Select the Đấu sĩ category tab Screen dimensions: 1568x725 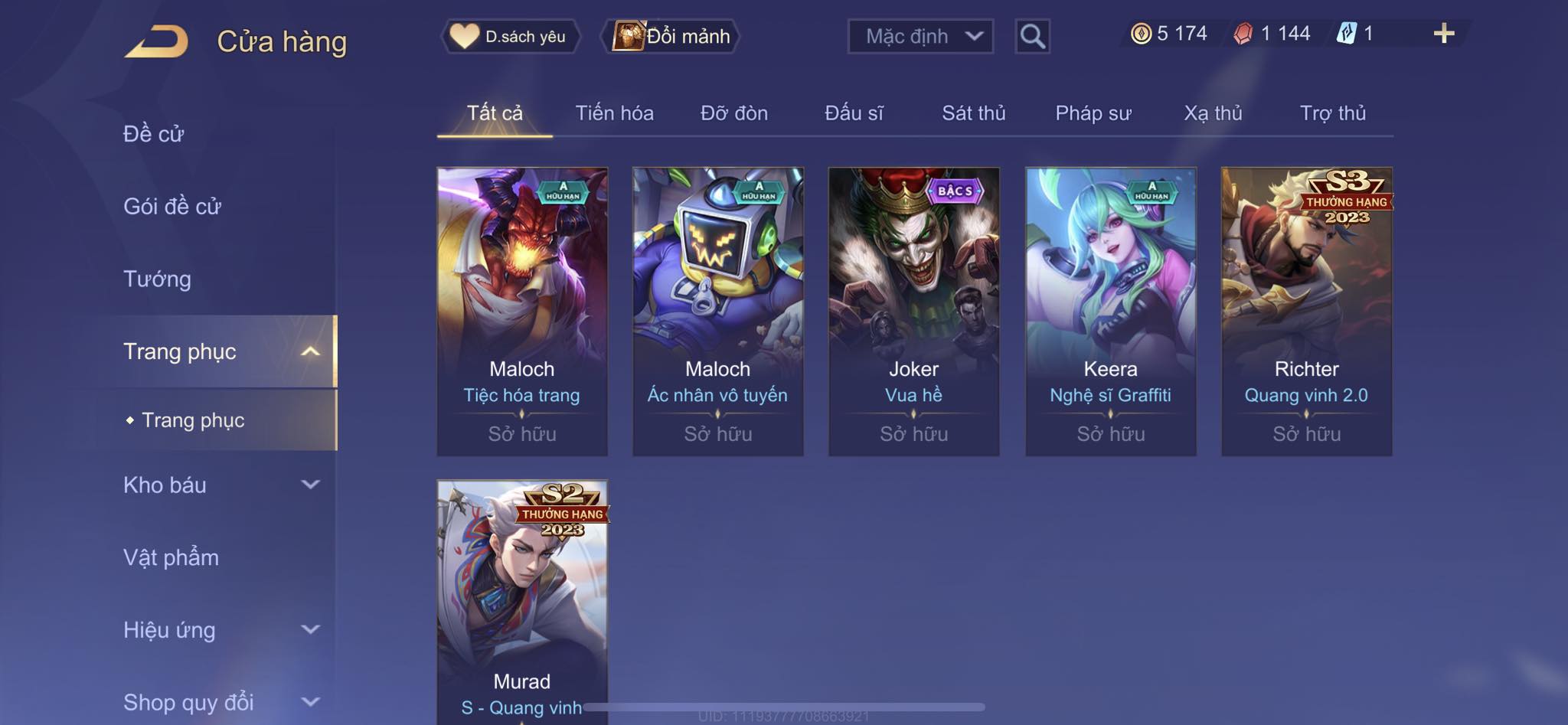tap(854, 113)
